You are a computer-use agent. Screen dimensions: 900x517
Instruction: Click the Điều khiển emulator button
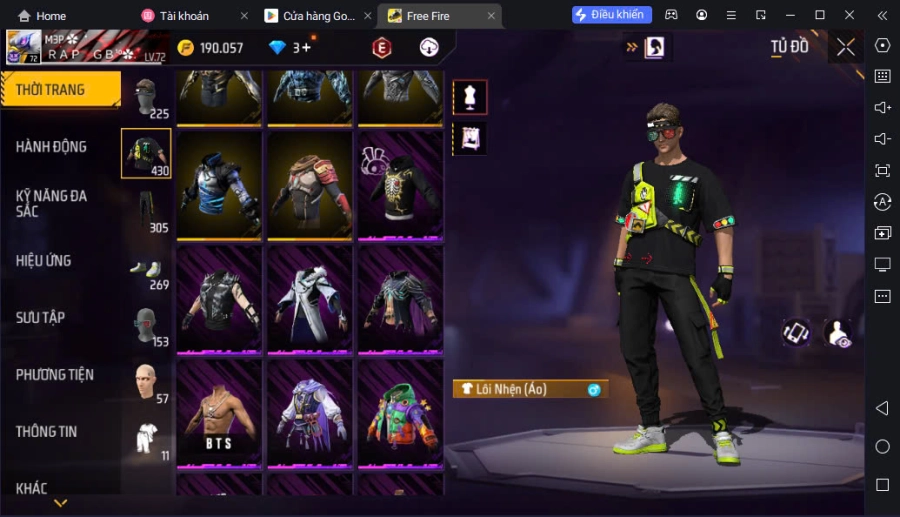pos(612,15)
